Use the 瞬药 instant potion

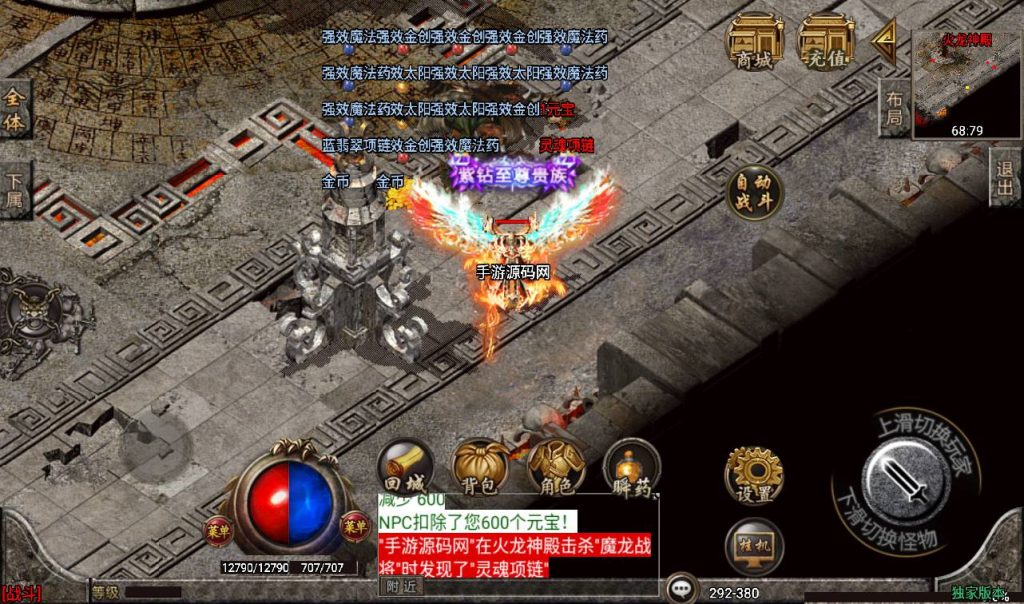click(x=633, y=467)
